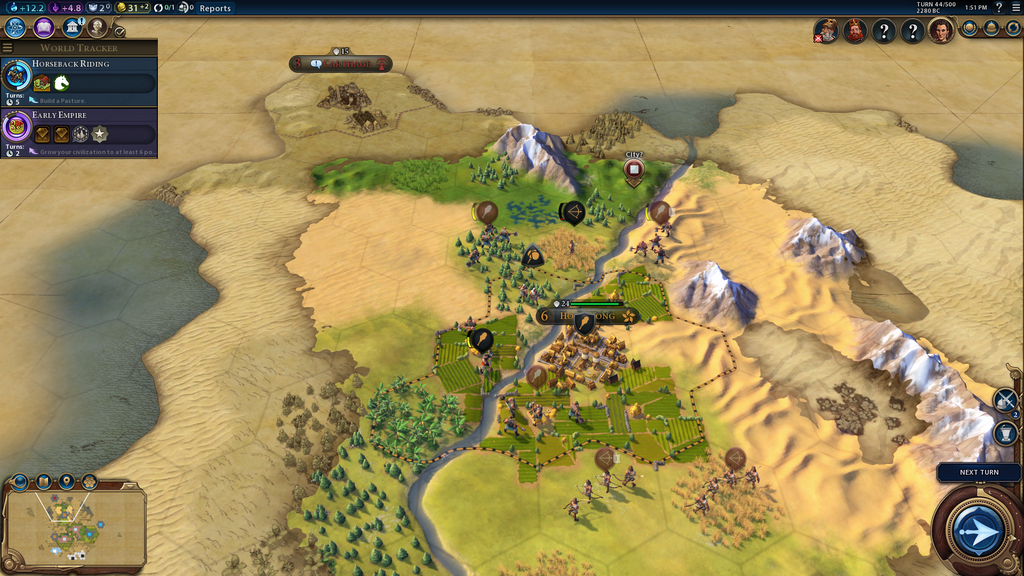
Task: Open the world rankings laurel icon
Action: point(969,29)
